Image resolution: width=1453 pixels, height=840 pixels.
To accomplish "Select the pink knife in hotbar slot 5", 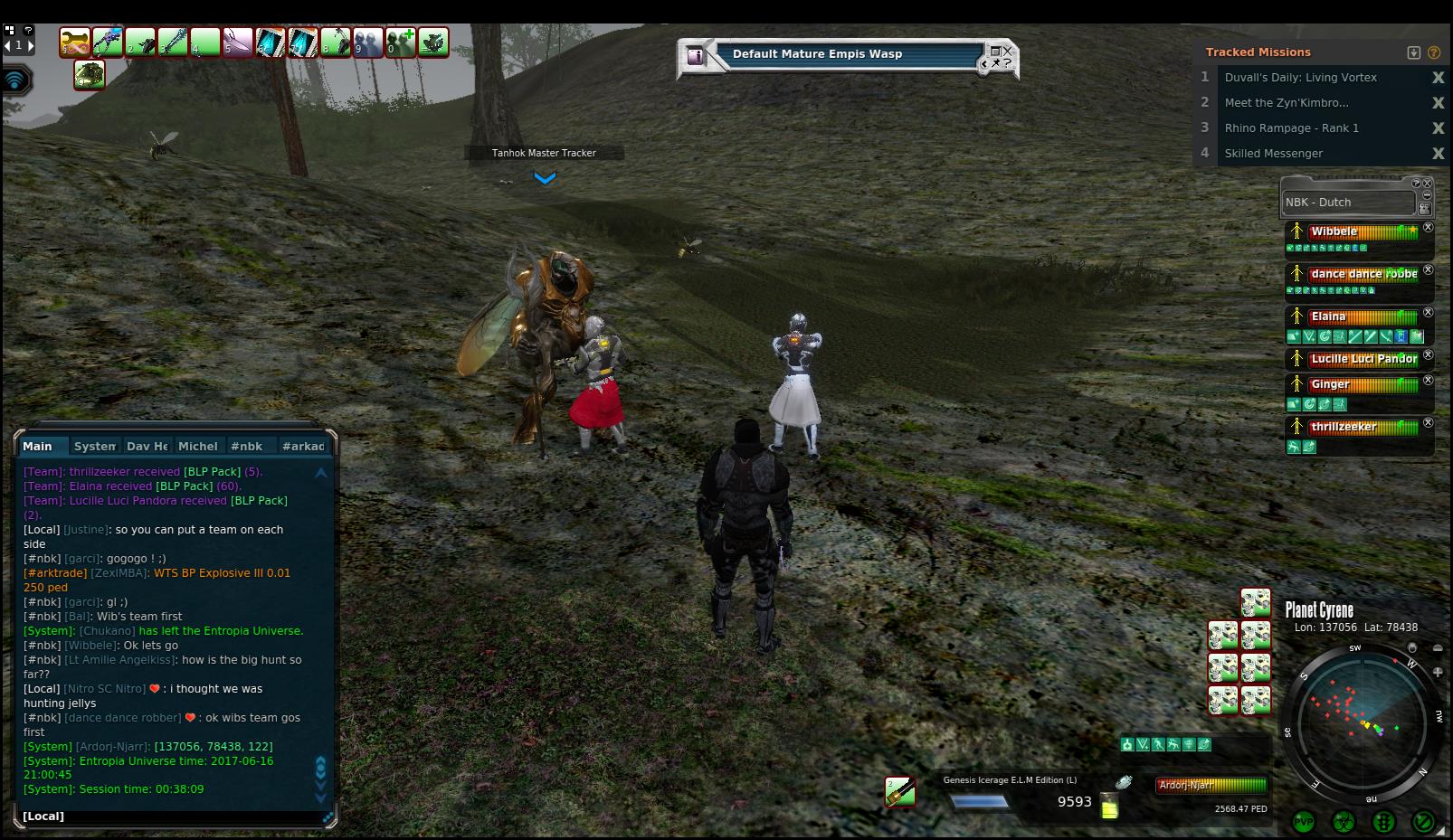I will coord(237,42).
